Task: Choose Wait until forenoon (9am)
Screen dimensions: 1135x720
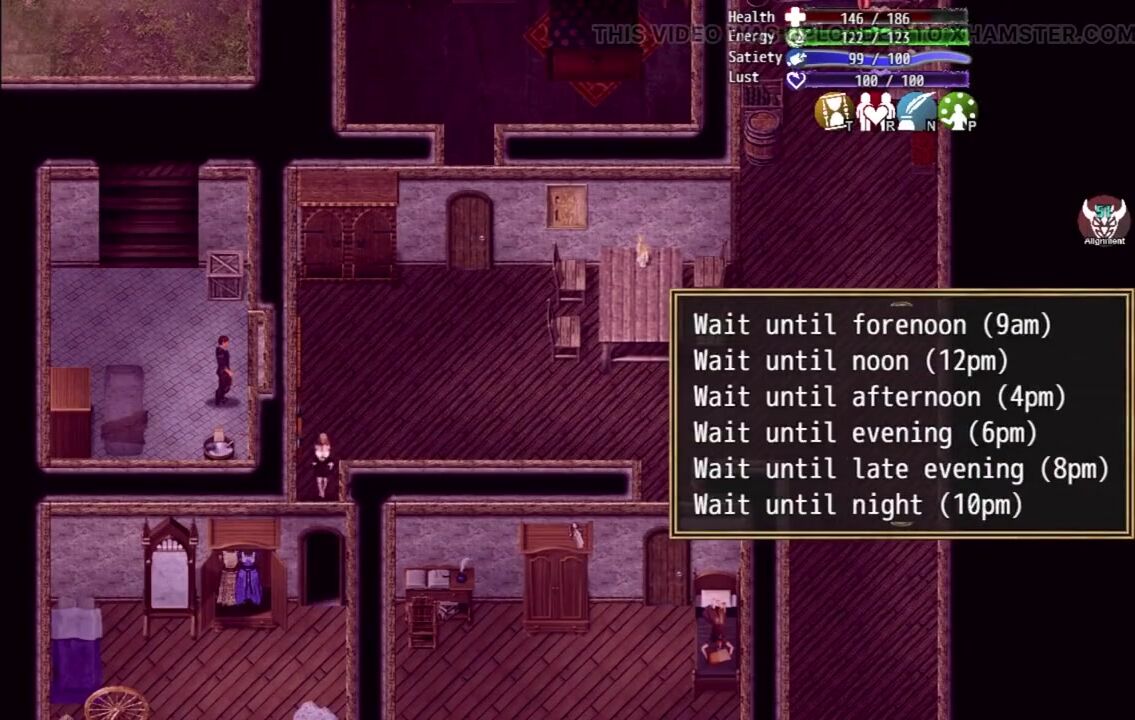Action: click(x=872, y=325)
